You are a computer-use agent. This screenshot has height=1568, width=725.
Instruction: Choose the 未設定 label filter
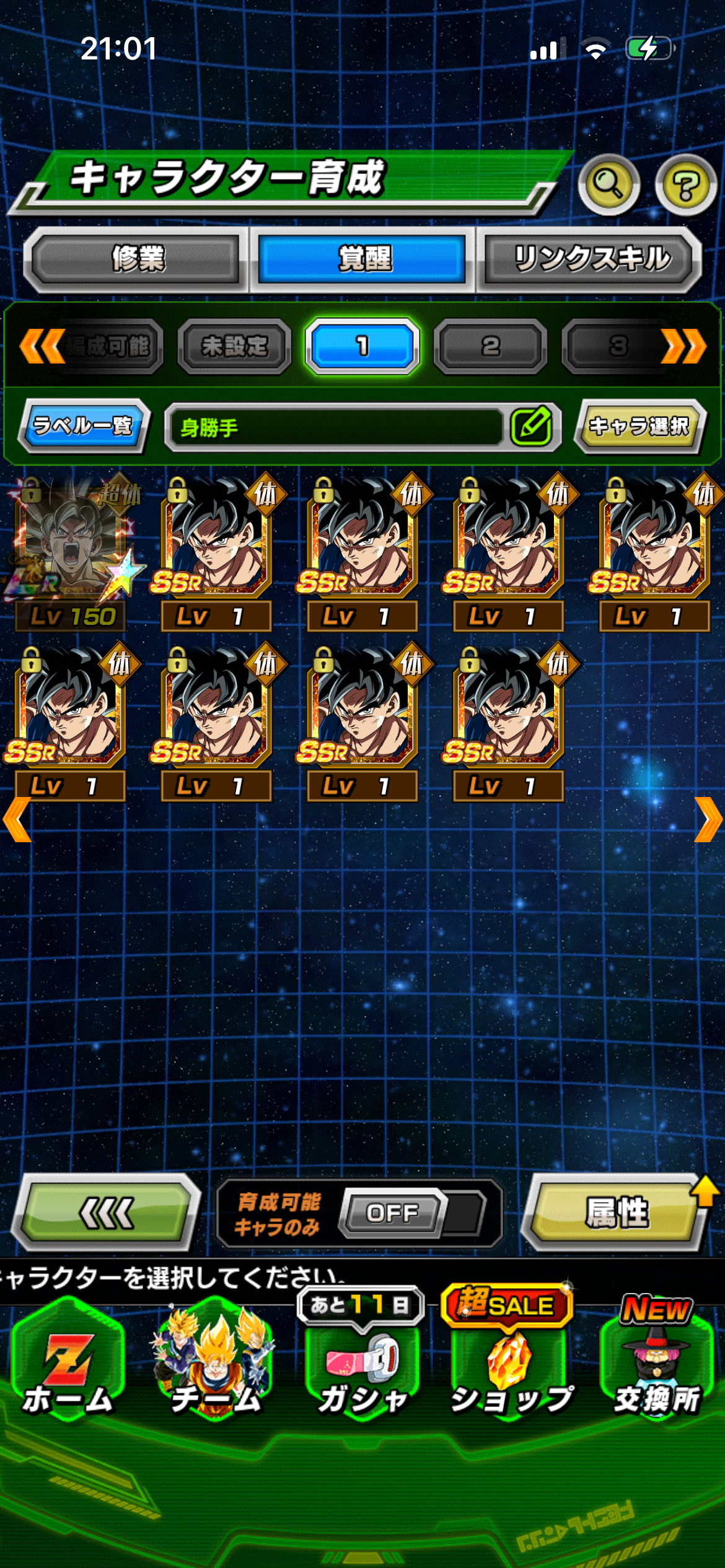point(234,346)
